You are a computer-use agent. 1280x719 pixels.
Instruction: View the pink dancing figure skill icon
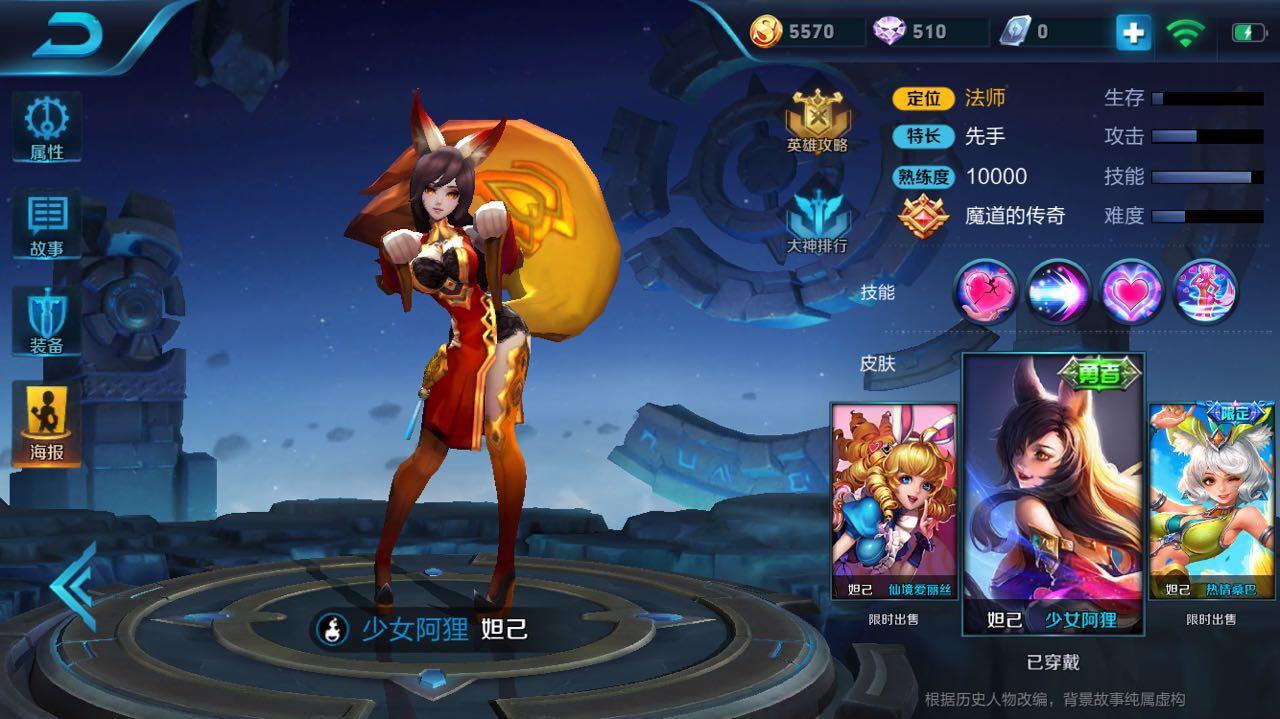coord(1205,291)
